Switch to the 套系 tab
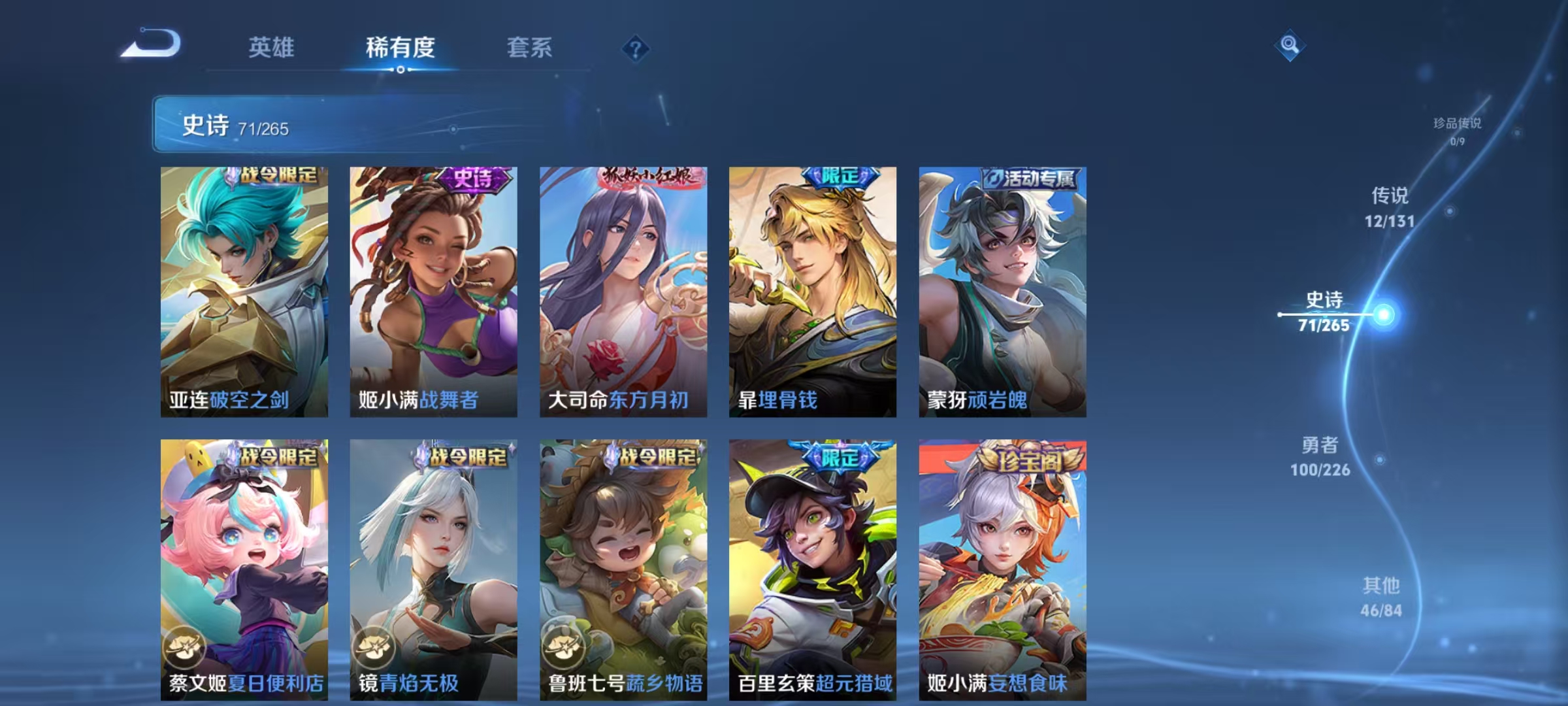The height and width of the screenshot is (706, 1568). 529,48
